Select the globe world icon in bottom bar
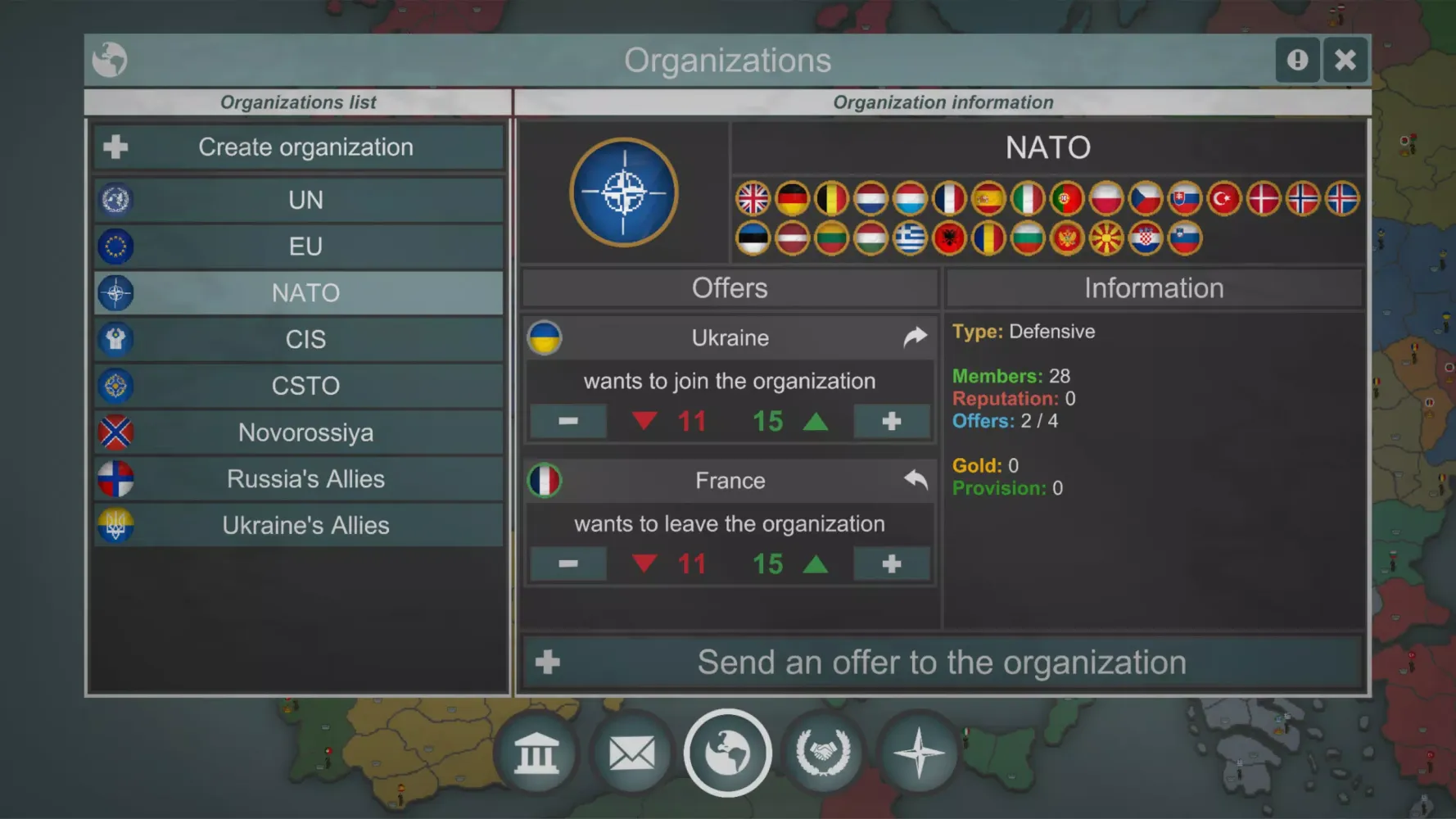 click(727, 753)
